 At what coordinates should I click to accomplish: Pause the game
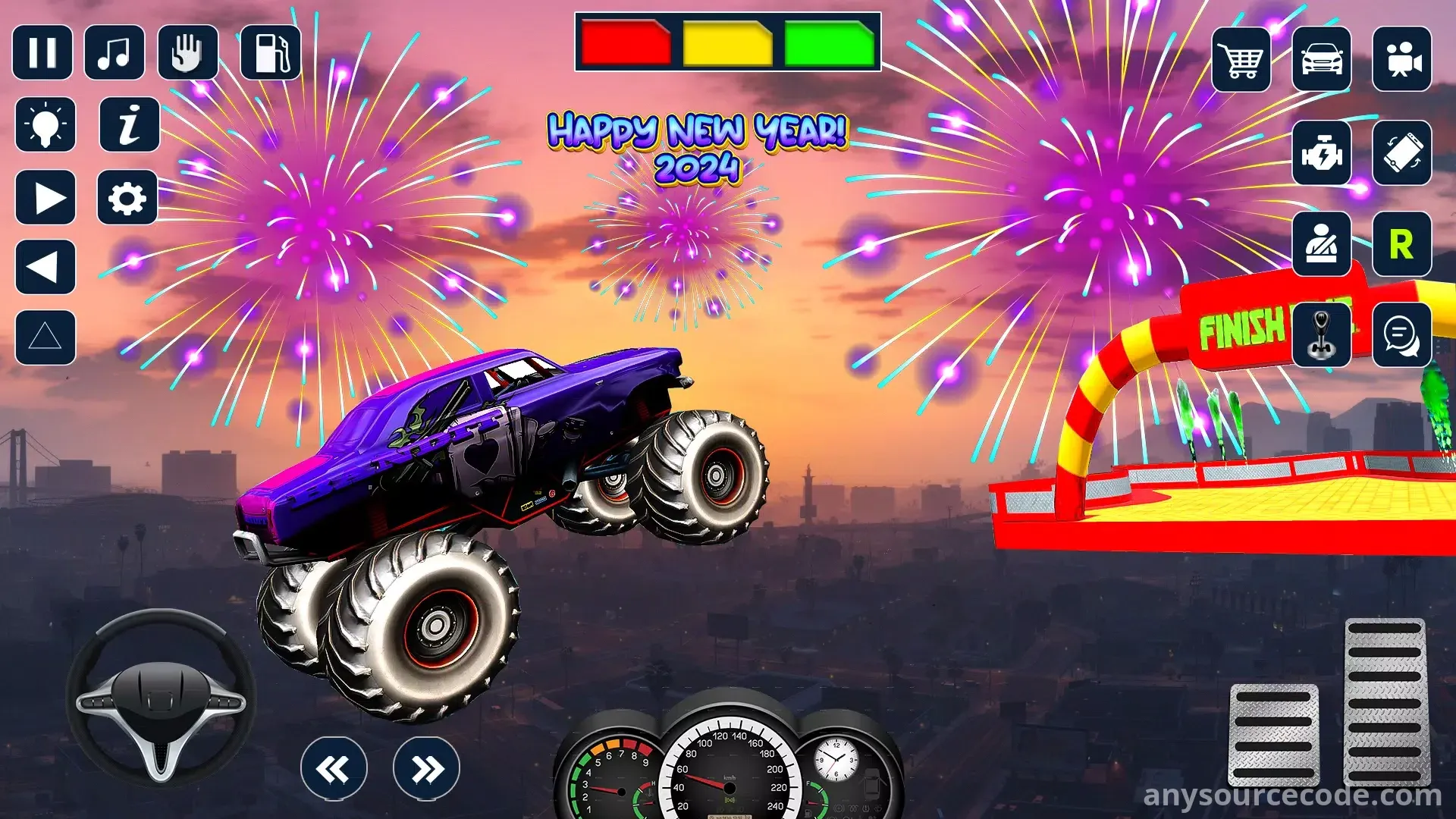click(42, 52)
